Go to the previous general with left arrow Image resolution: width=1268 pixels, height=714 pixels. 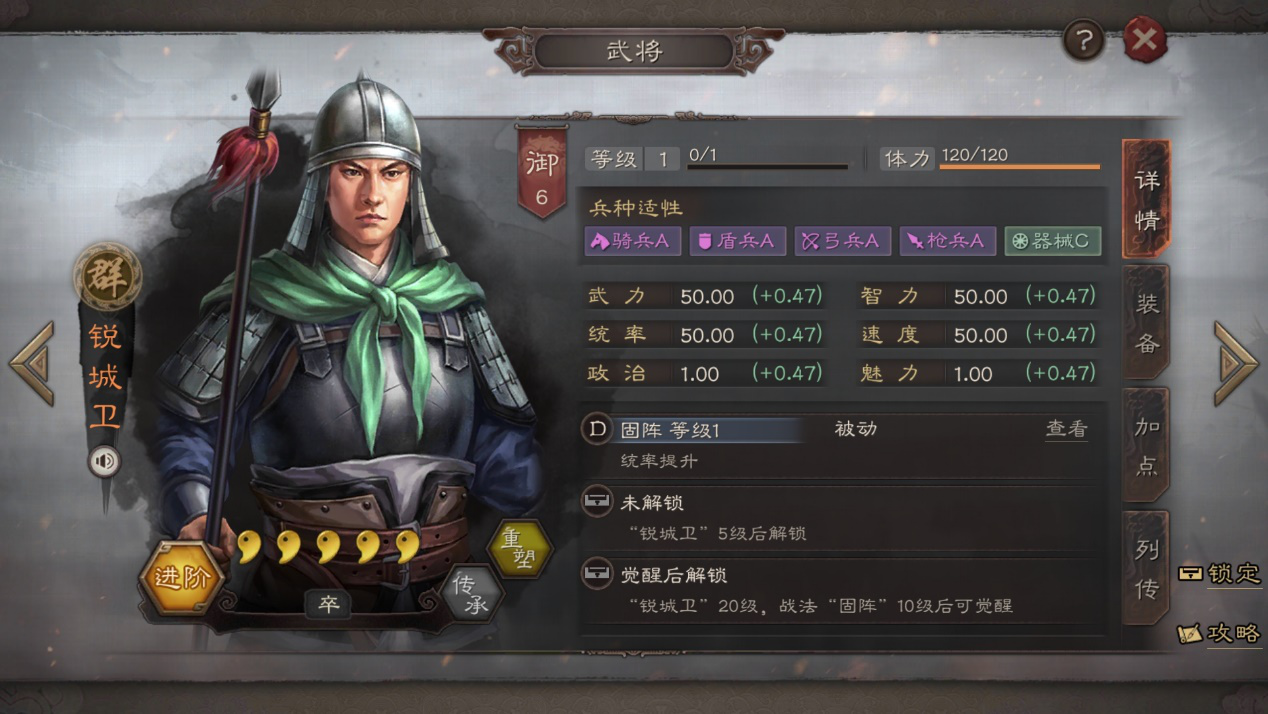(x=32, y=363)
